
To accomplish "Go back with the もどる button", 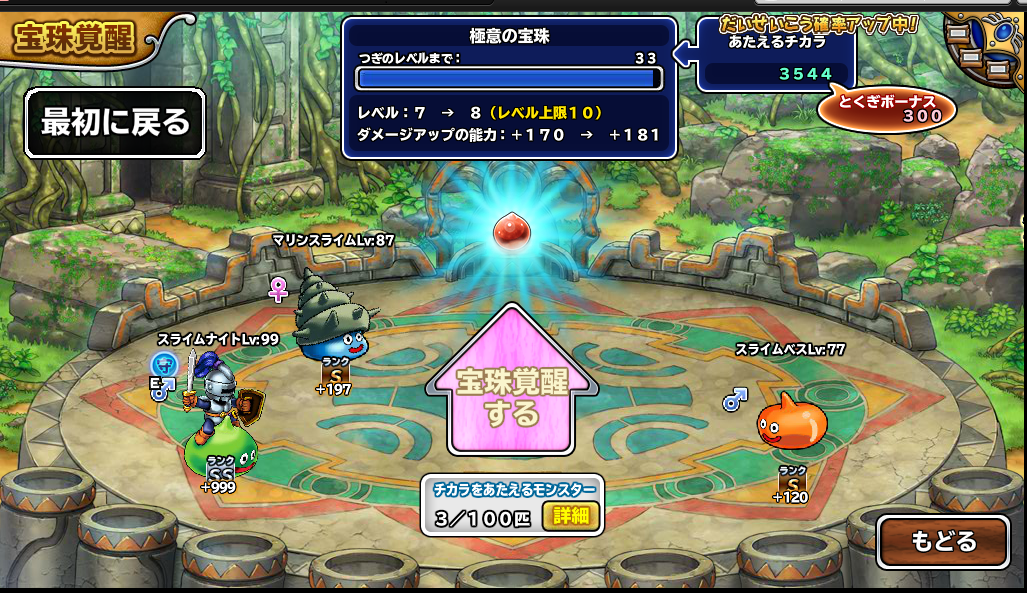I will tap(942, 541).
